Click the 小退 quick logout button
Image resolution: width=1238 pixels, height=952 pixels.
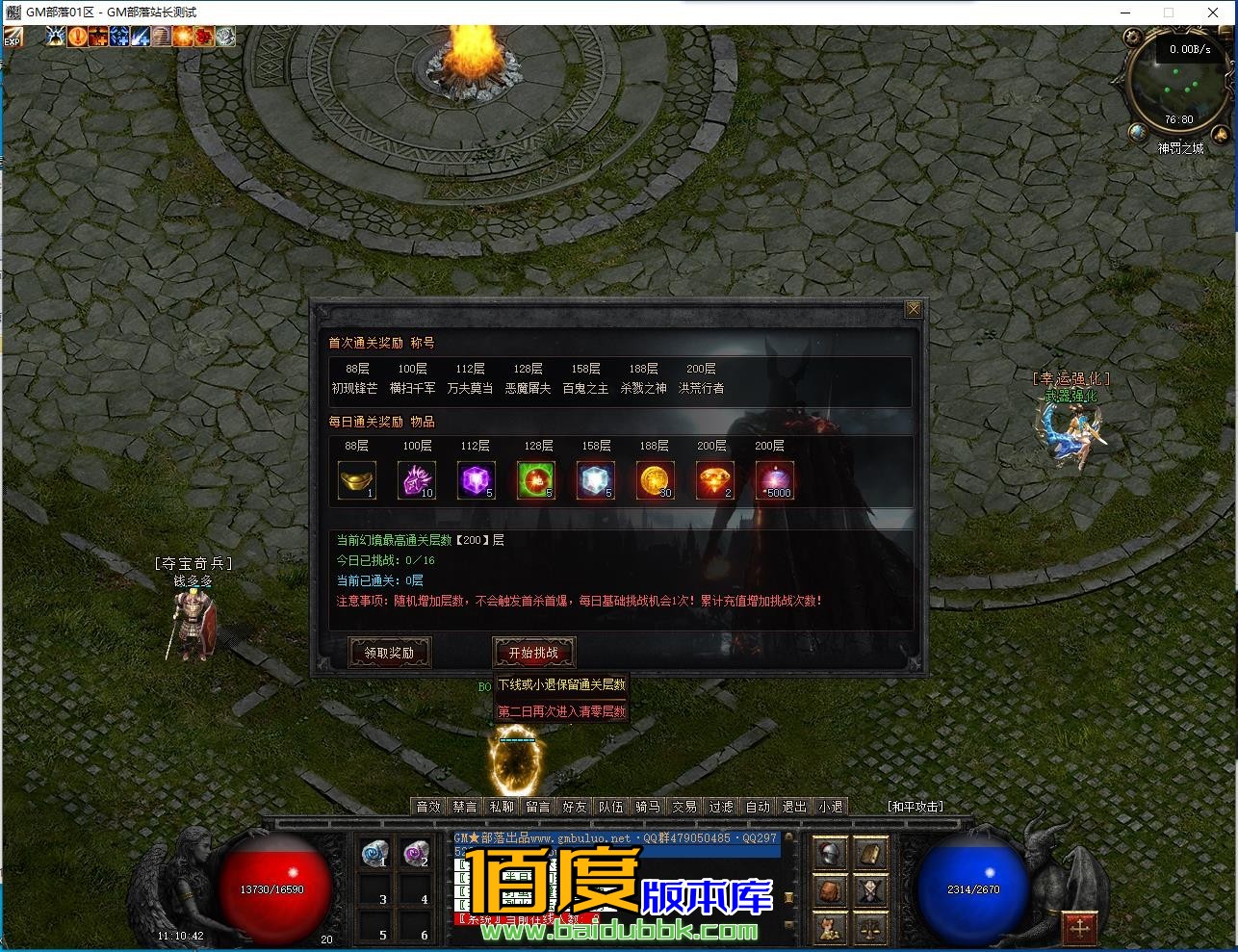pos(830,807)
